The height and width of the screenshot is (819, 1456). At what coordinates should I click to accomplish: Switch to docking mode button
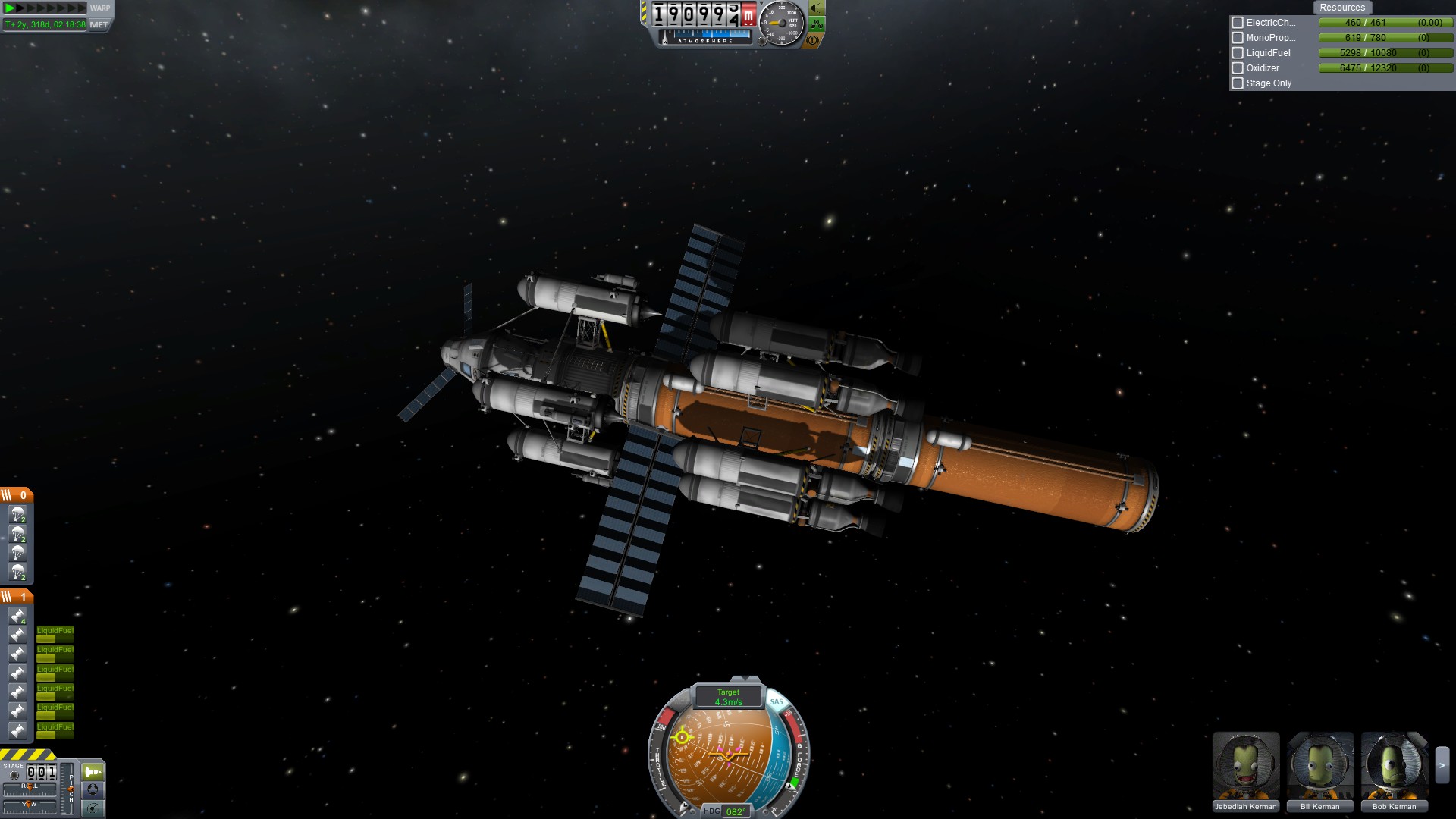pos(93,790)
